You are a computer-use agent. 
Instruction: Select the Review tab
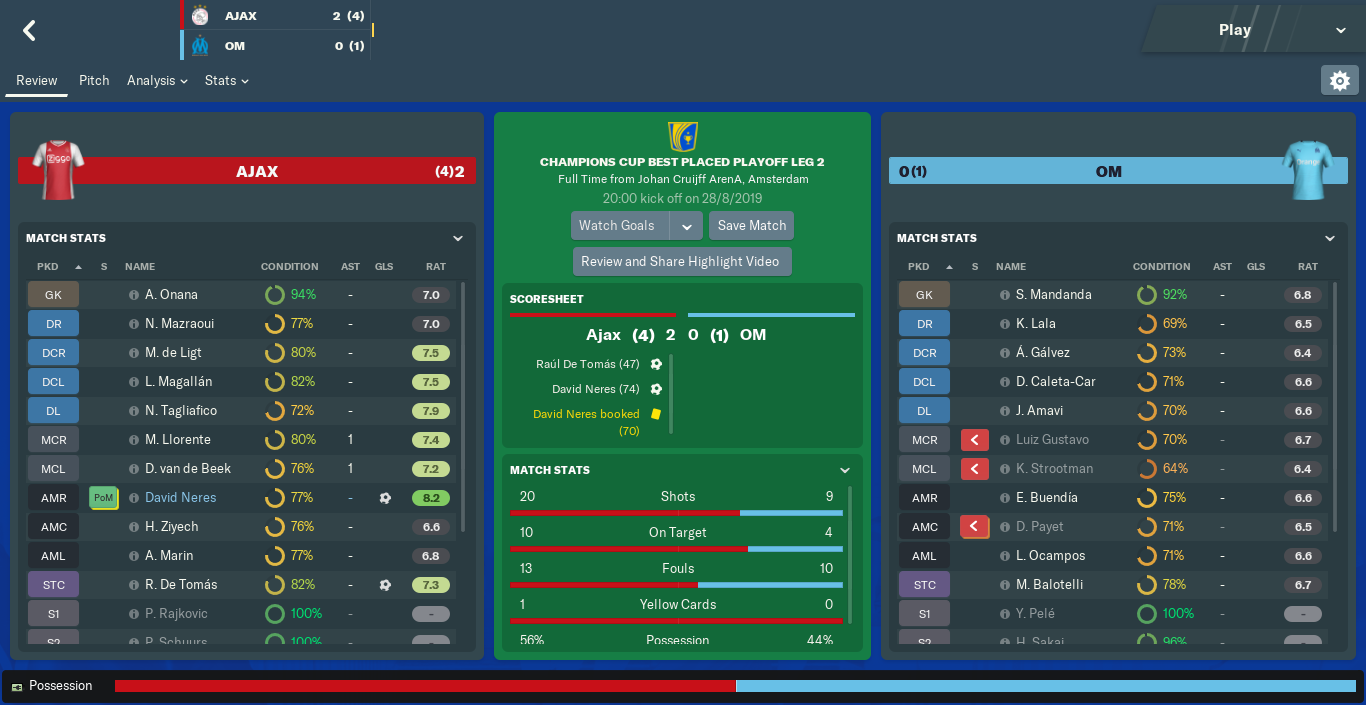tap(37, 80)
